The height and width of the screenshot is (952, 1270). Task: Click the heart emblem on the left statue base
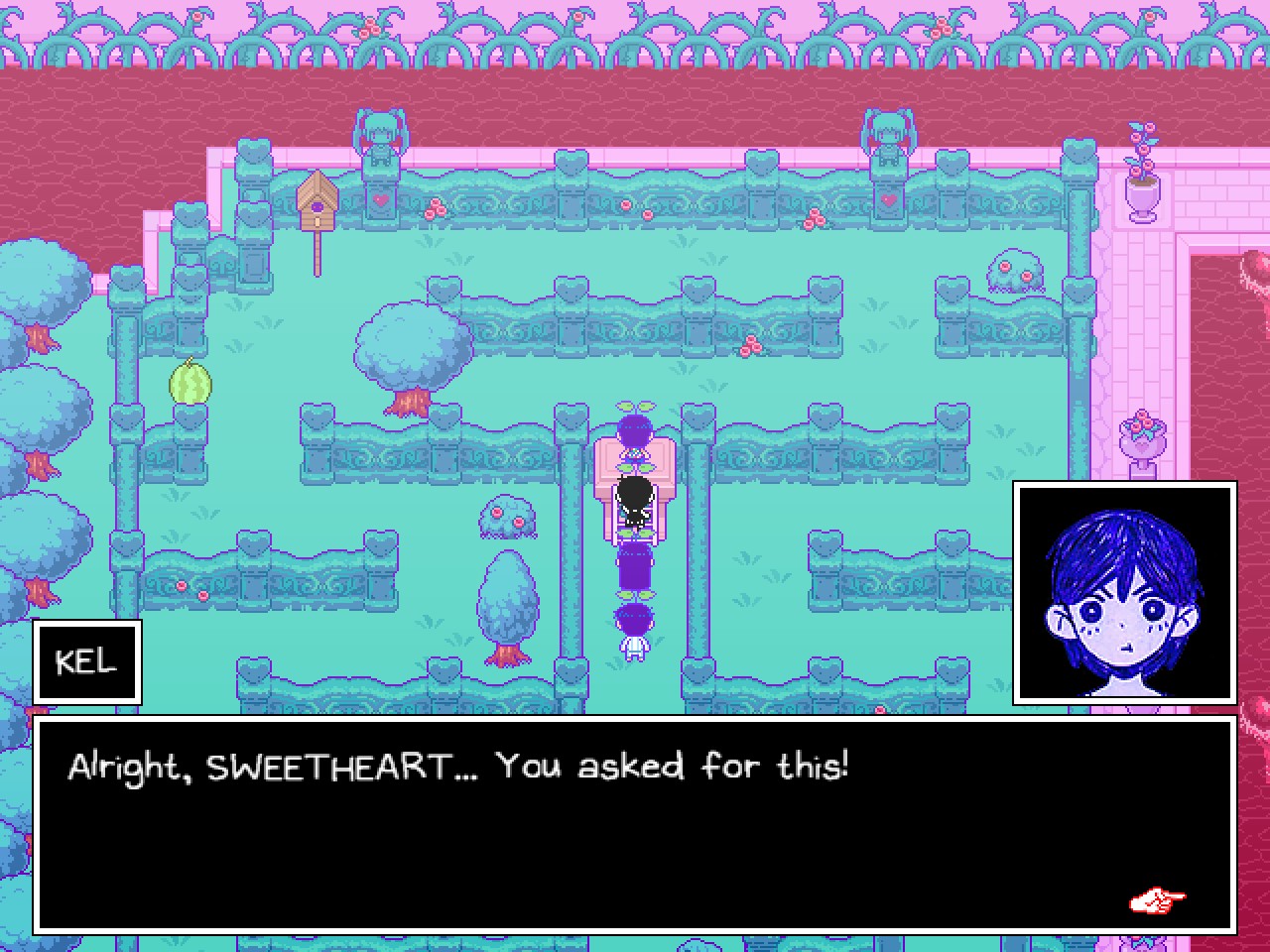(x=380, y=198)
